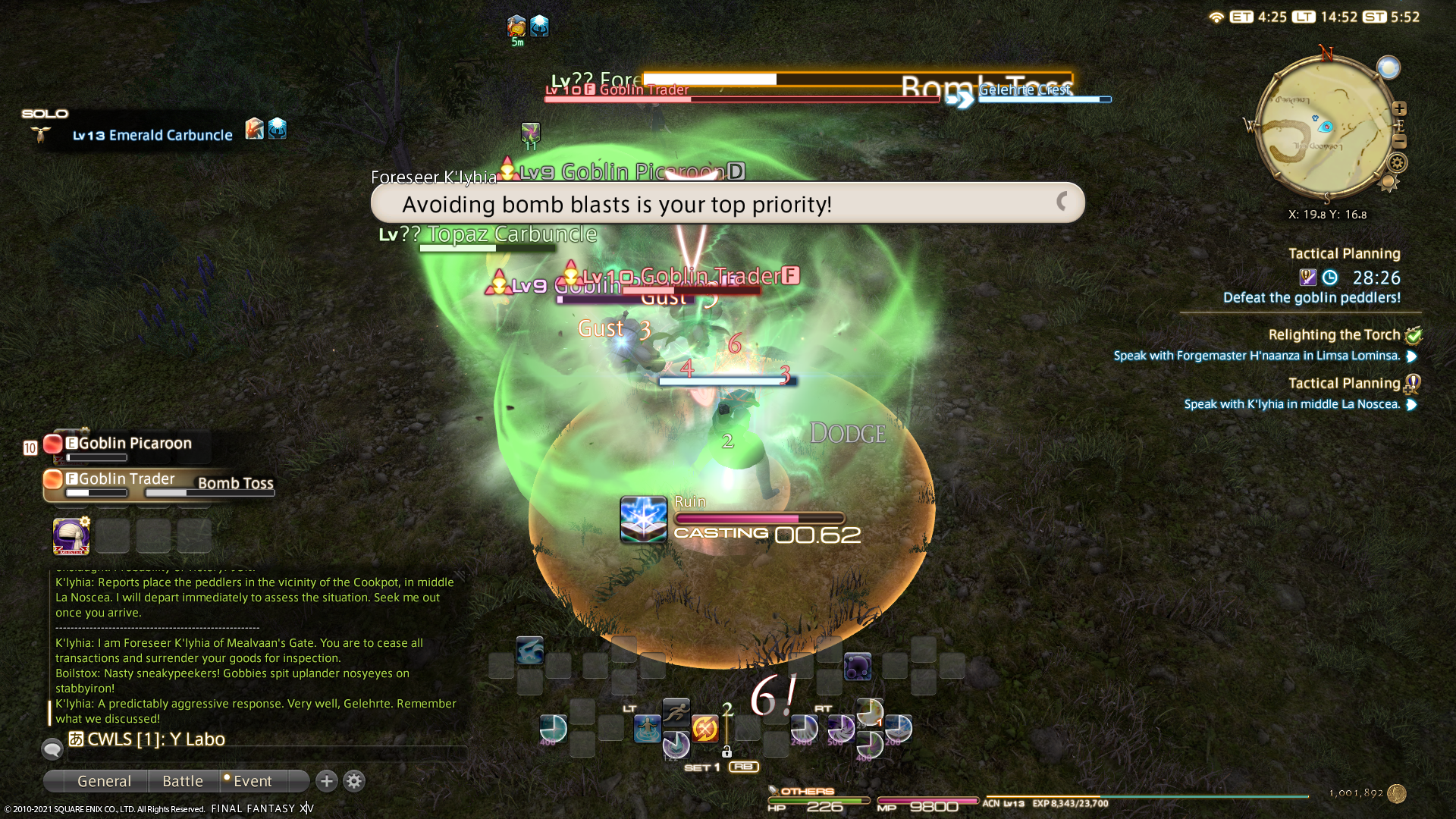Viewport: 1456px width, 819px height.
Task: Zoom out the minimap with minus button
Action: click(1399, 142)
